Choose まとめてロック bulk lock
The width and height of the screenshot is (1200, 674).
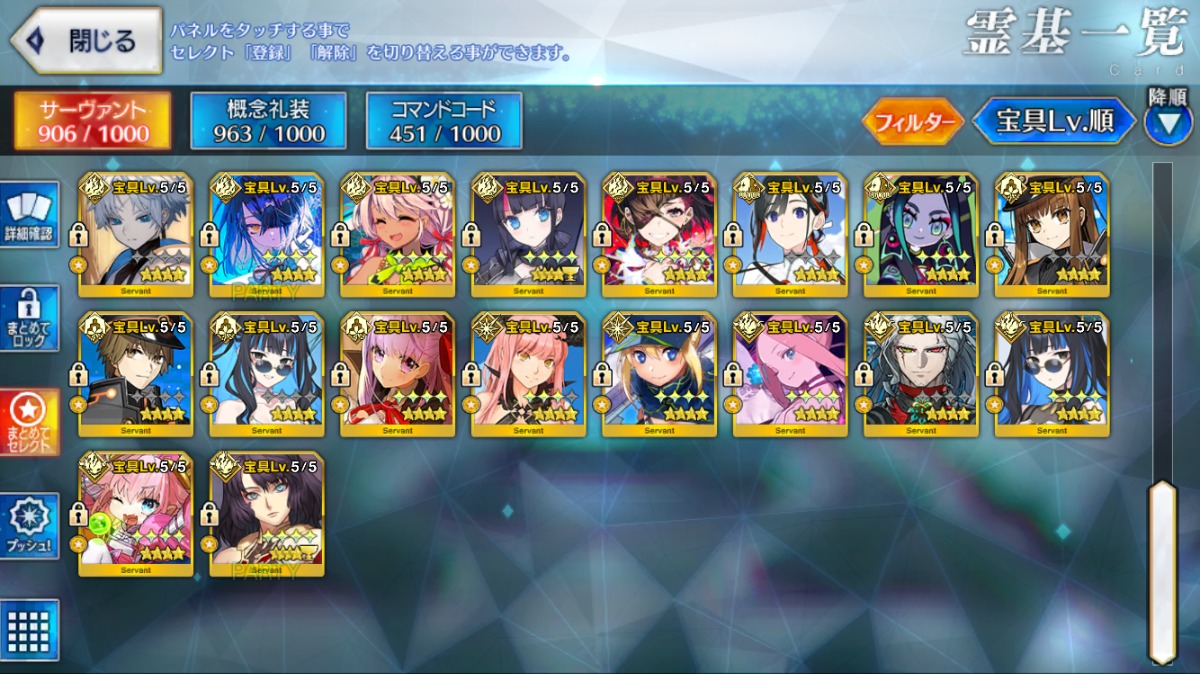30,318
